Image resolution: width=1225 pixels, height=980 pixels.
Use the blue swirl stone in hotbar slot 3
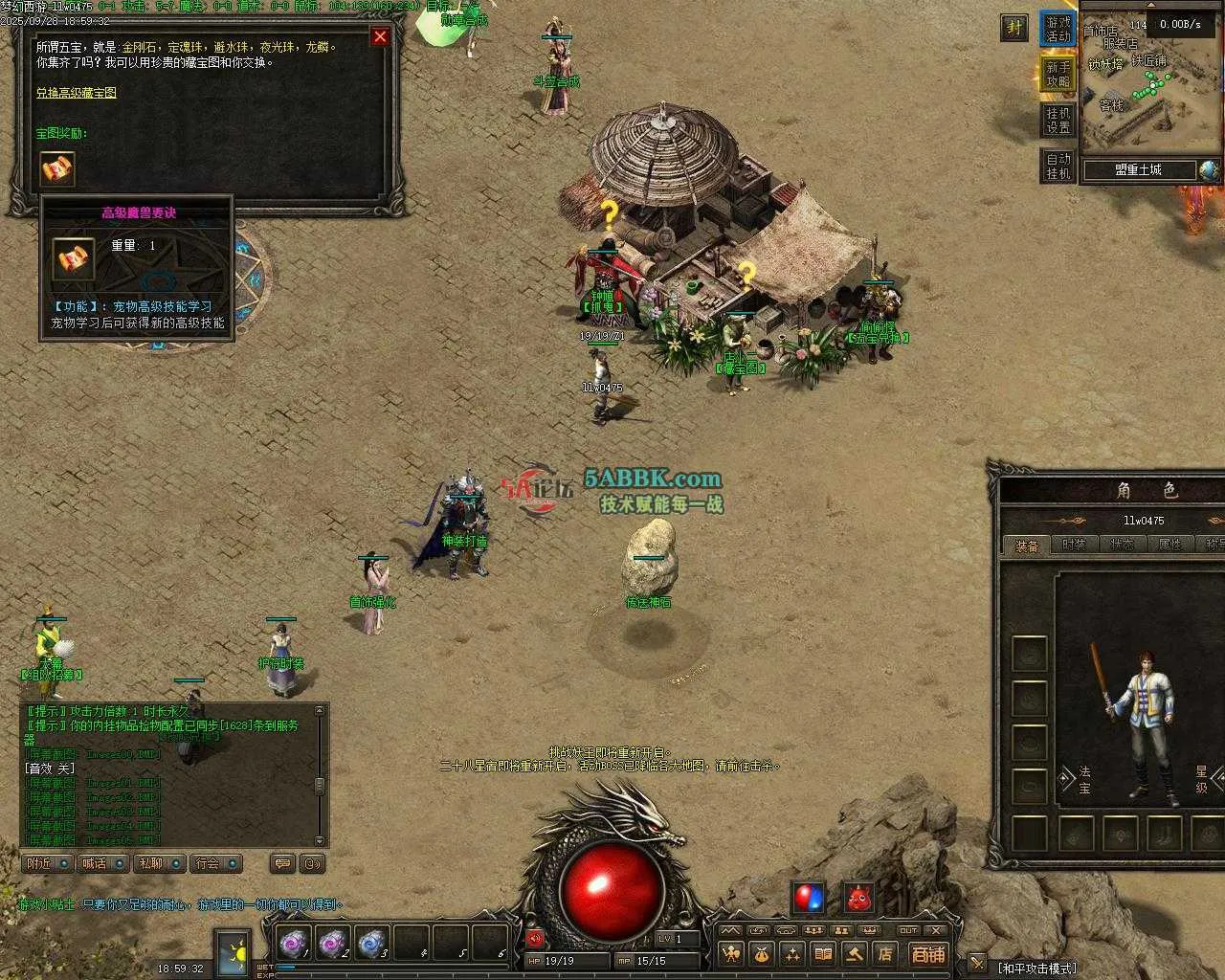pyautogui.click(x=372, y=944)
